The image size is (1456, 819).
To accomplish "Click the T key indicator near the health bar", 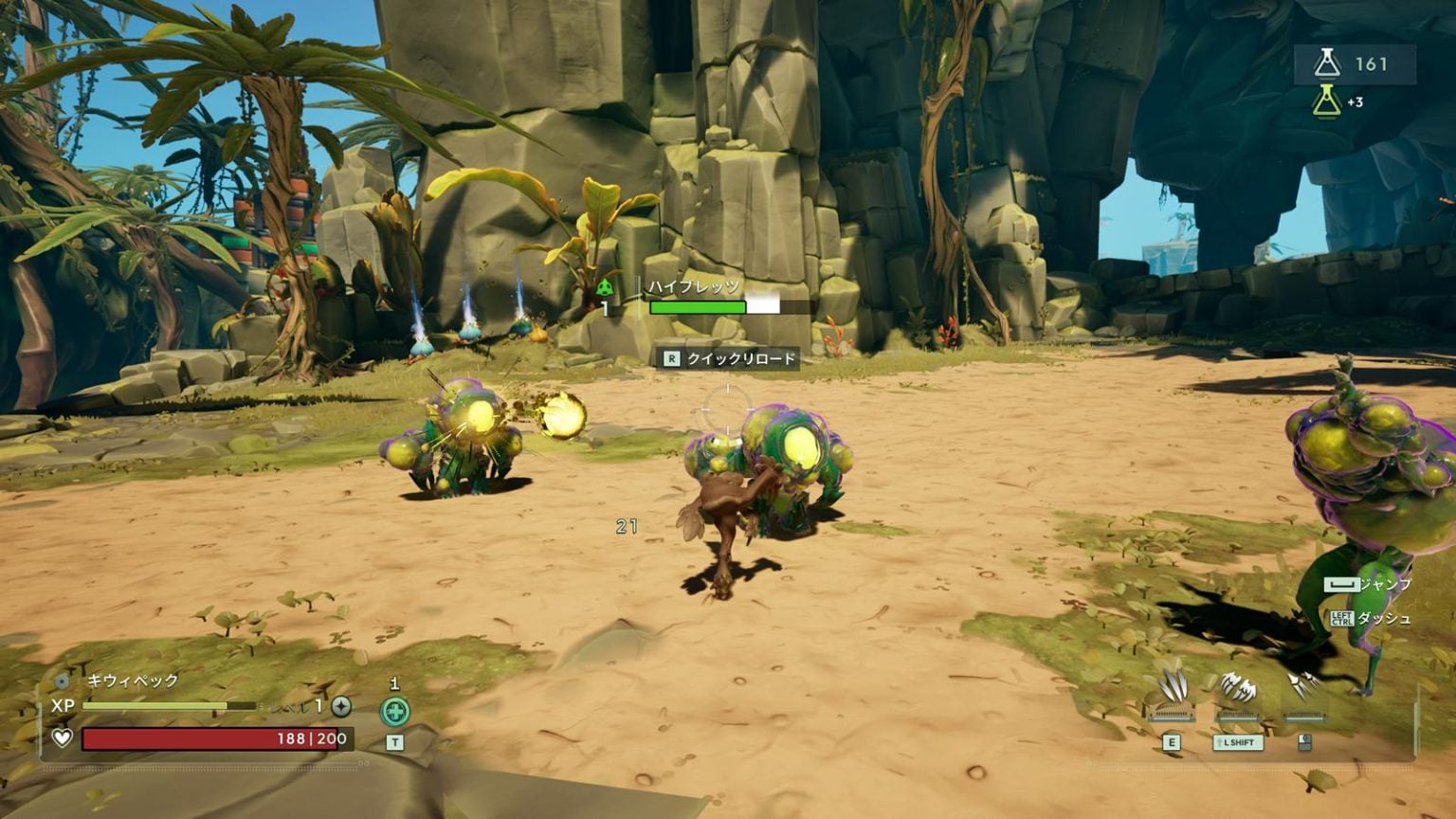I will pyautogui.click(x=395, y=741).
